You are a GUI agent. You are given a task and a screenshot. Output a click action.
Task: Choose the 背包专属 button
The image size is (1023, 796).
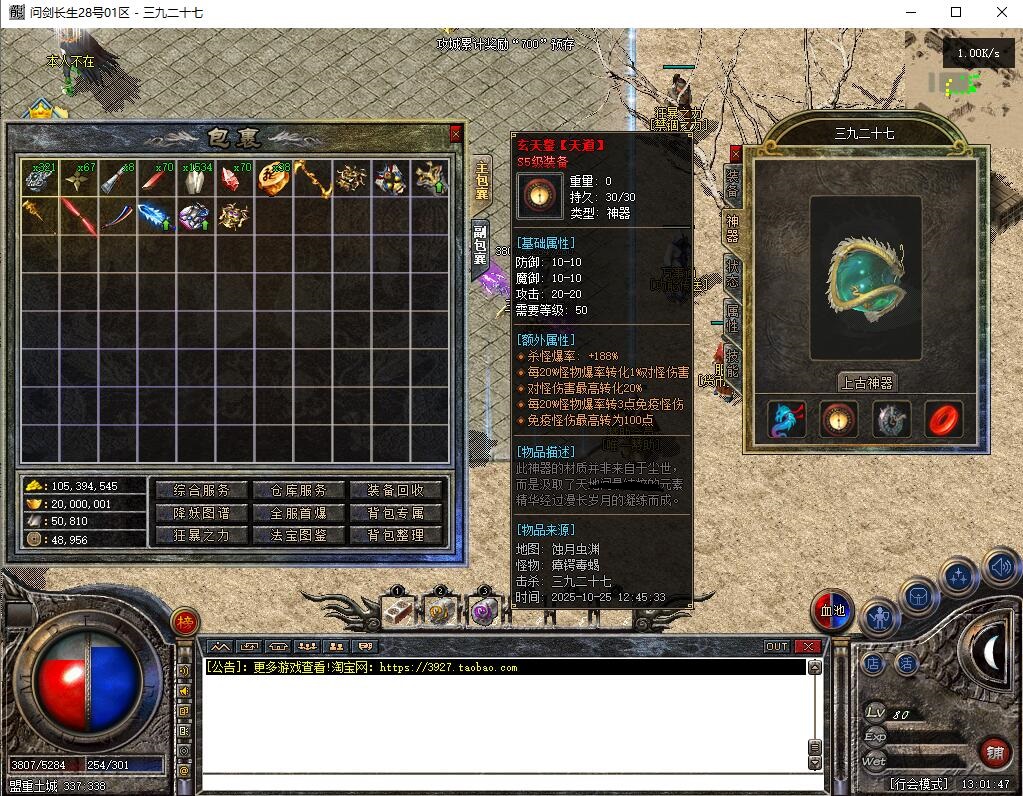[x=396, y=513]
